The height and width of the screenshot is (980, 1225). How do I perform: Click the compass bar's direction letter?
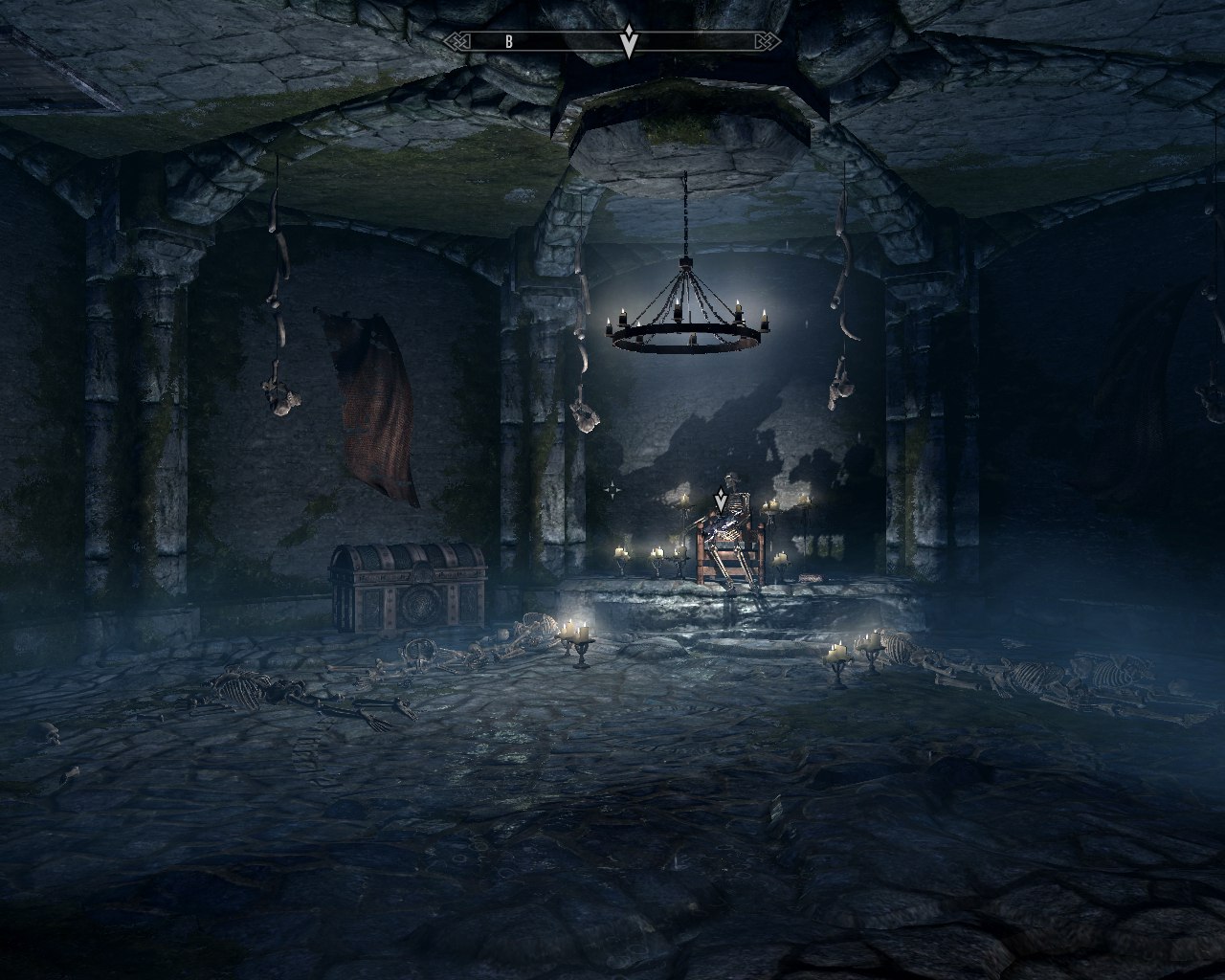pos(509,42)
